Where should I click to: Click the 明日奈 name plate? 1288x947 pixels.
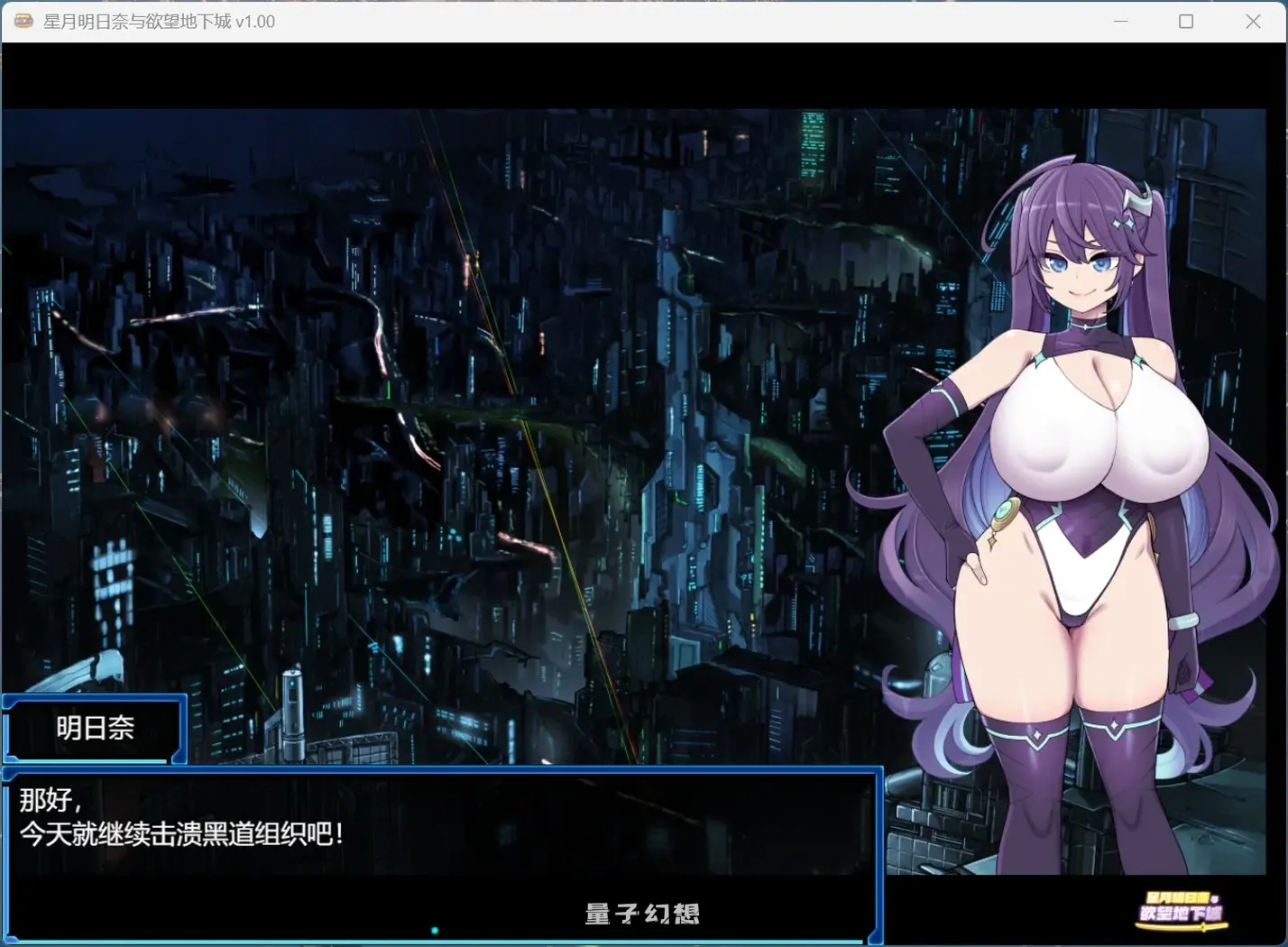pos(93,729)
